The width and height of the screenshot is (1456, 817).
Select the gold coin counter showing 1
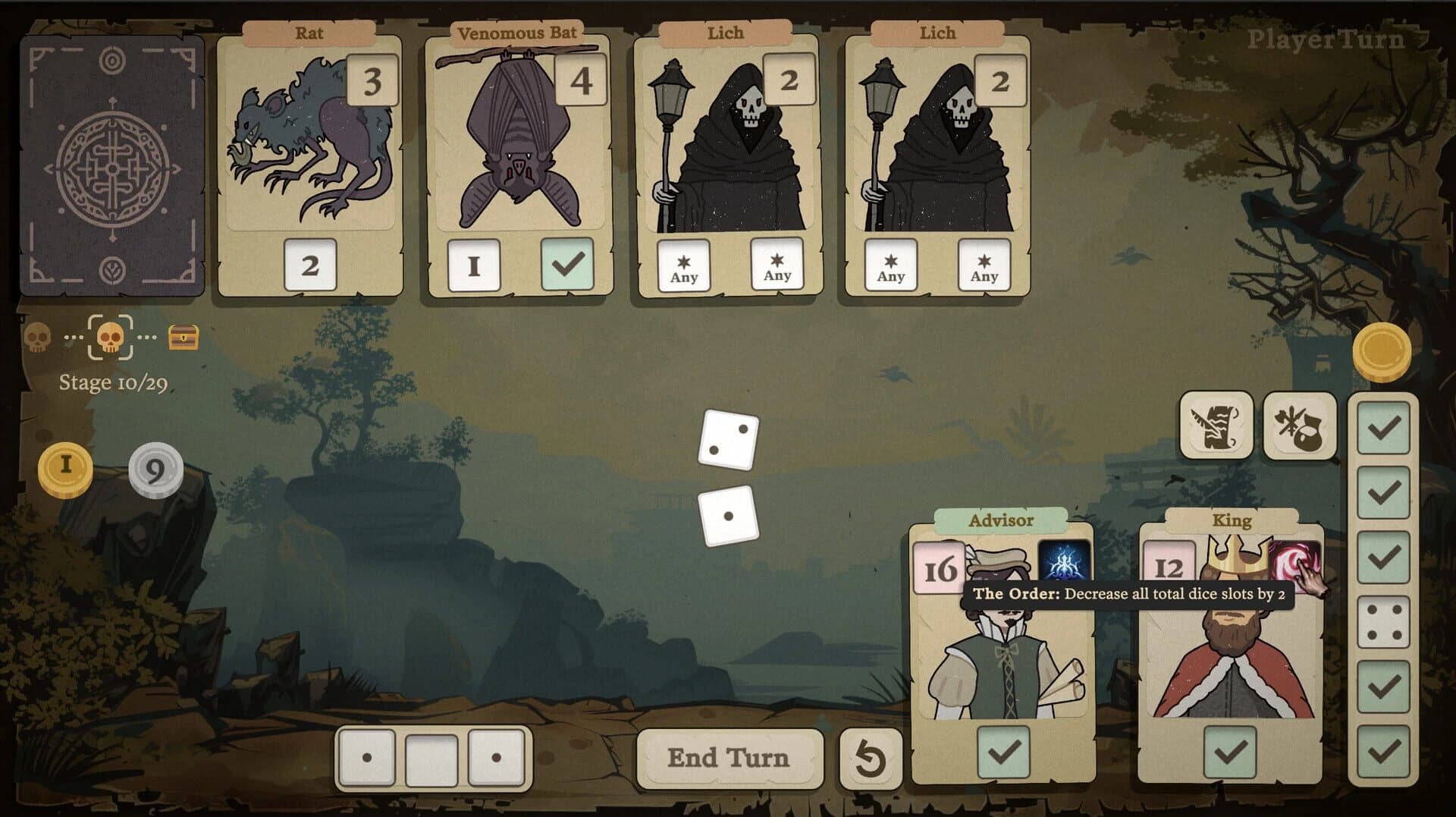click(x=67, y=468)
